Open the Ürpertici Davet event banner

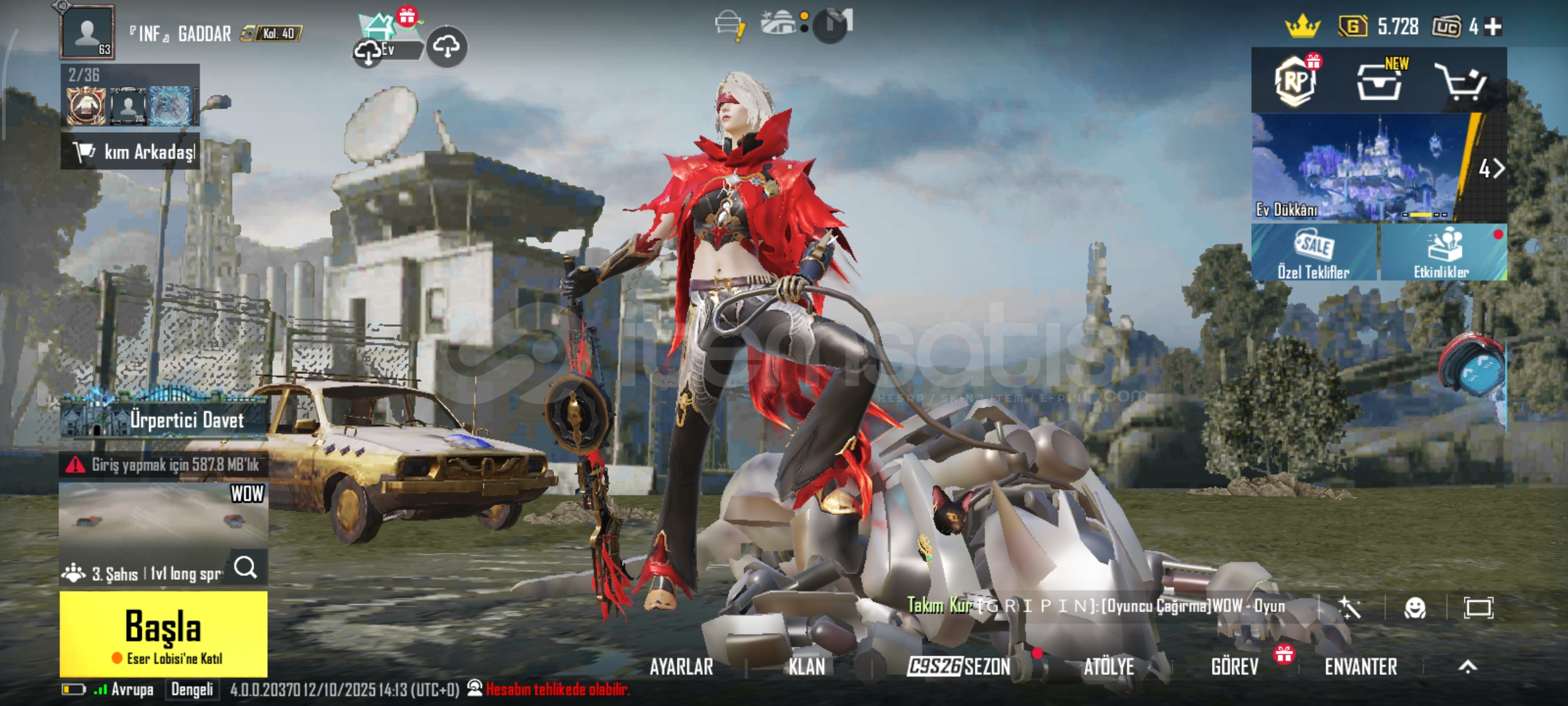point(163,418)
